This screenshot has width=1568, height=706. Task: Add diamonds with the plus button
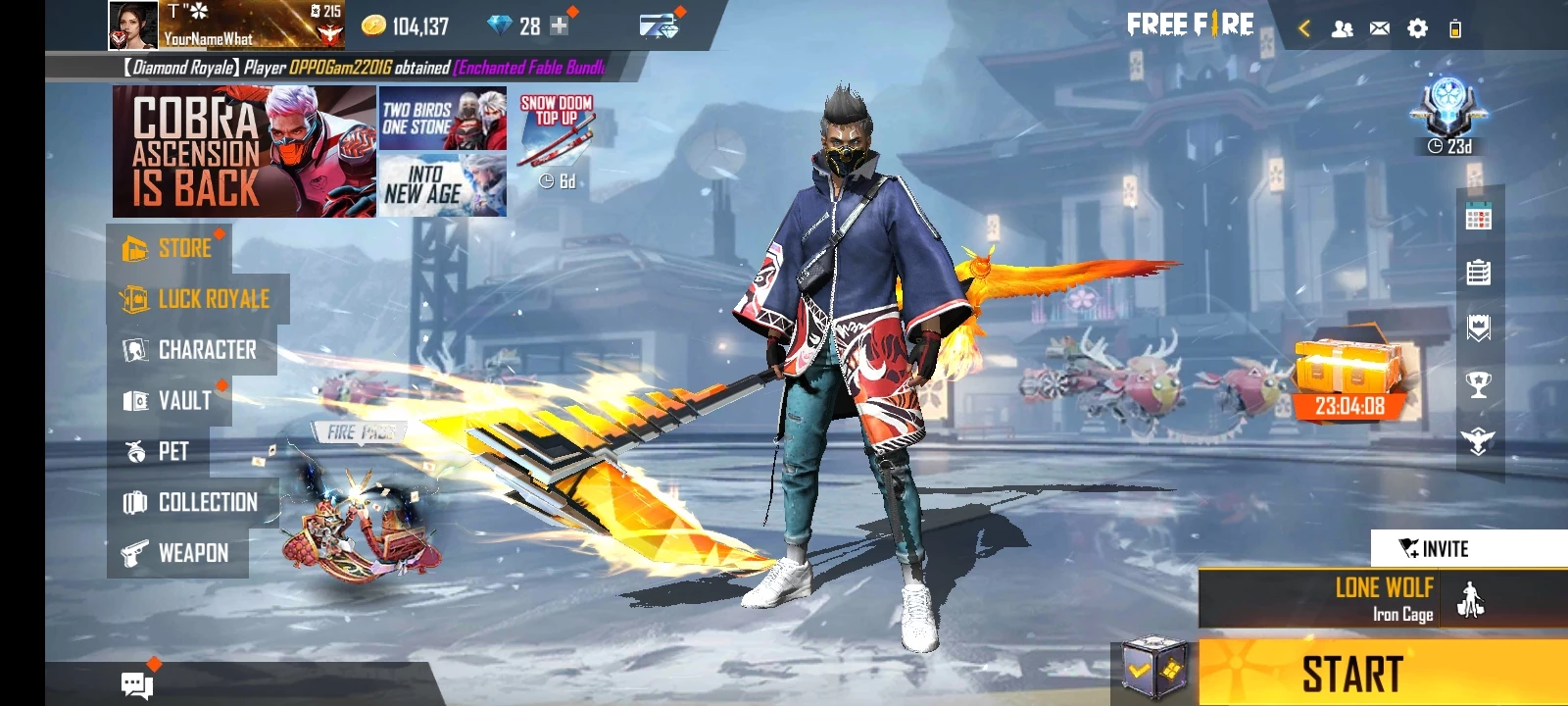559,26
